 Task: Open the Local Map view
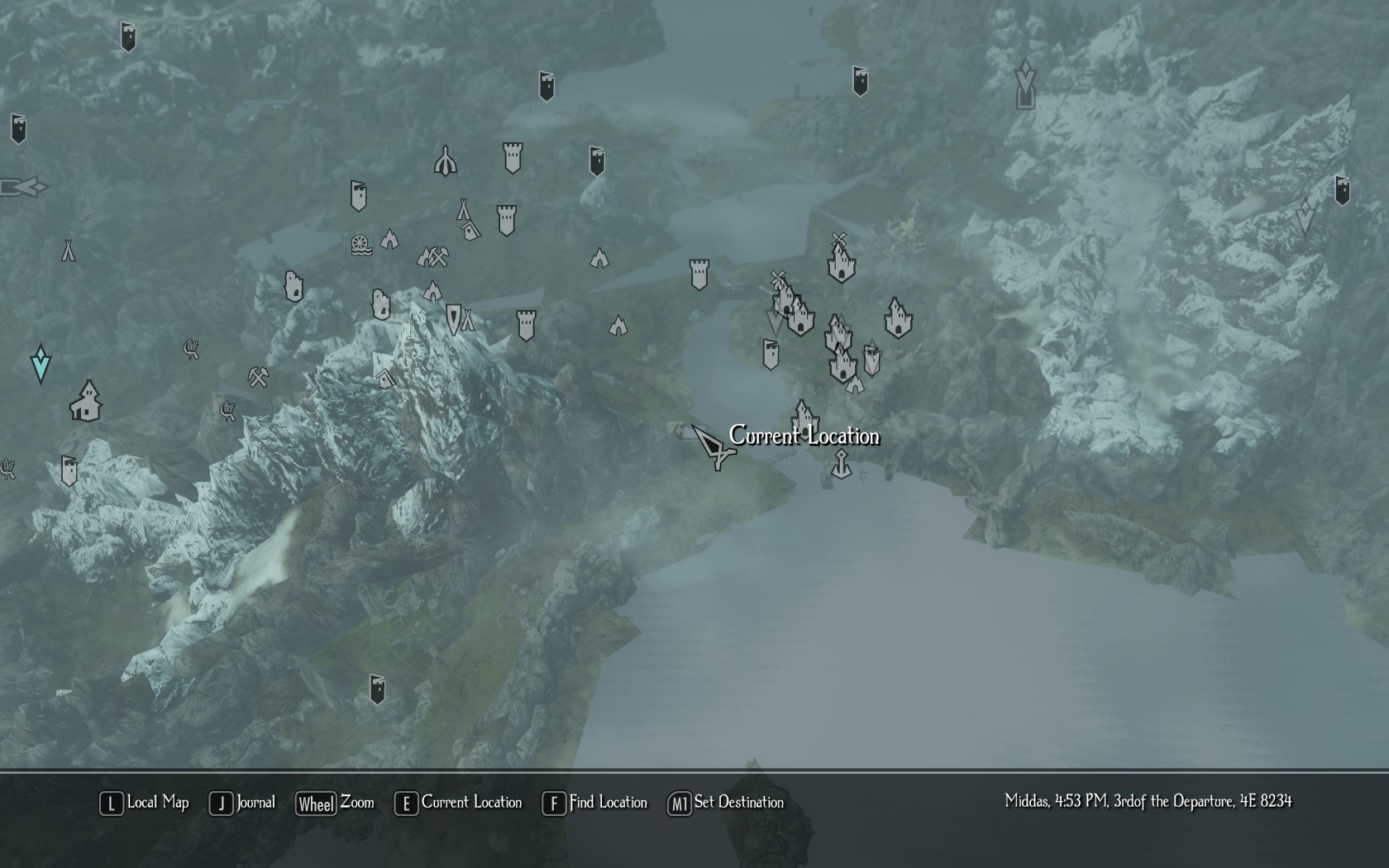pyautogui.click(x=145, y=803)
